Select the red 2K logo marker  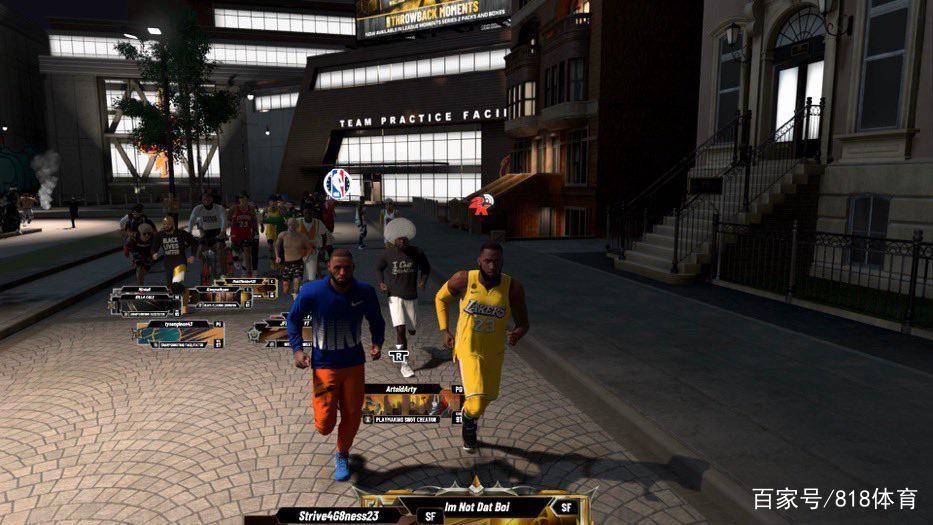click(x=480, y=205)
